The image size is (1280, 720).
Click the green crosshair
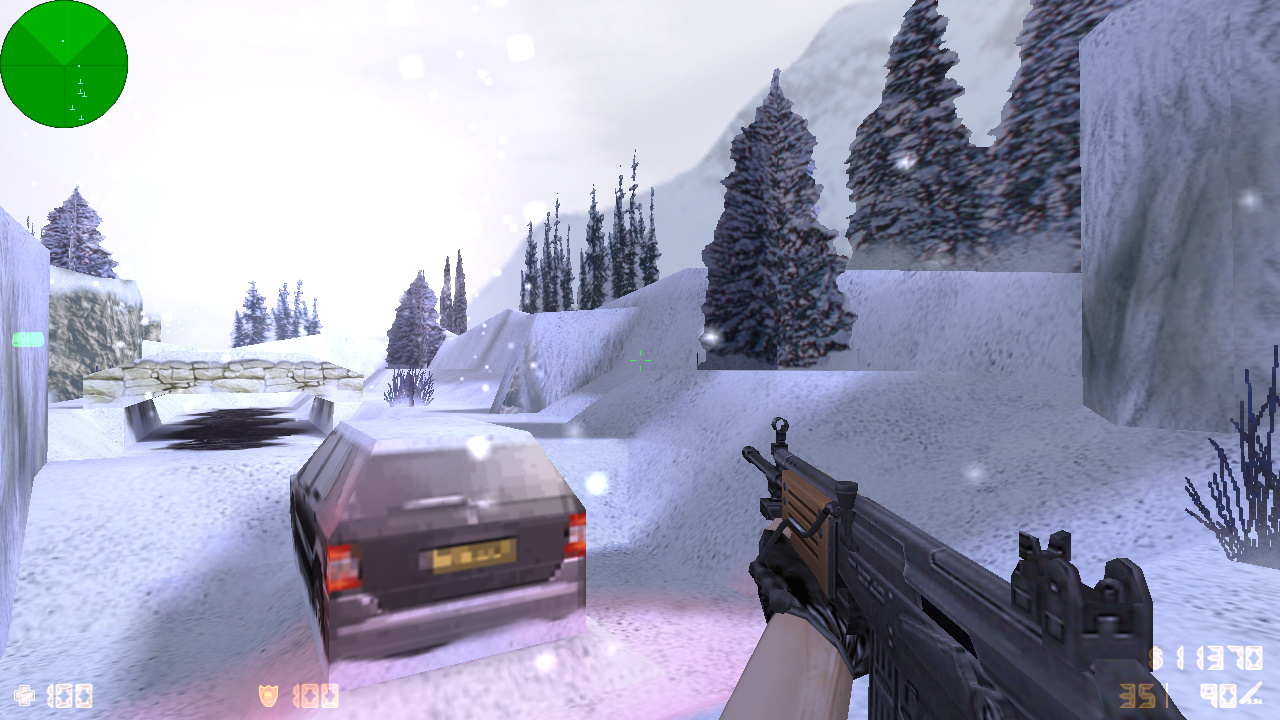[640, 361]
